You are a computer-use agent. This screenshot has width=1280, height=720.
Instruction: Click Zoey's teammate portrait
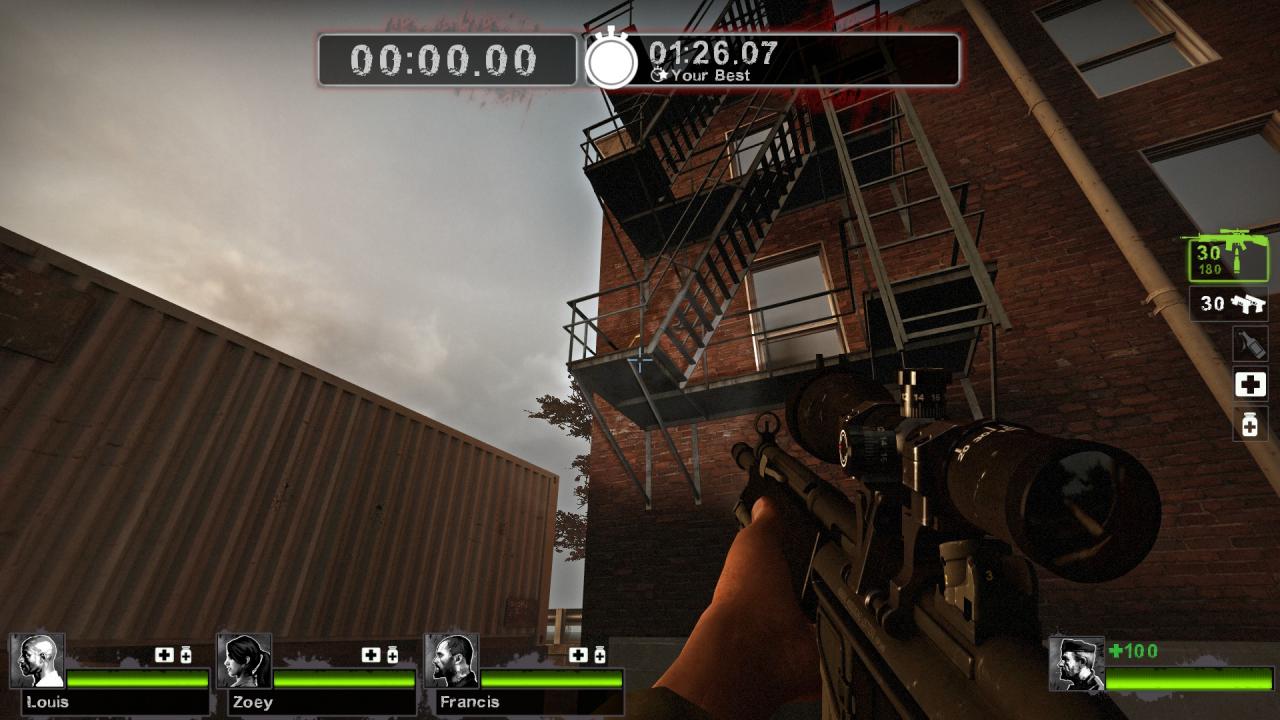click(244, 660)
